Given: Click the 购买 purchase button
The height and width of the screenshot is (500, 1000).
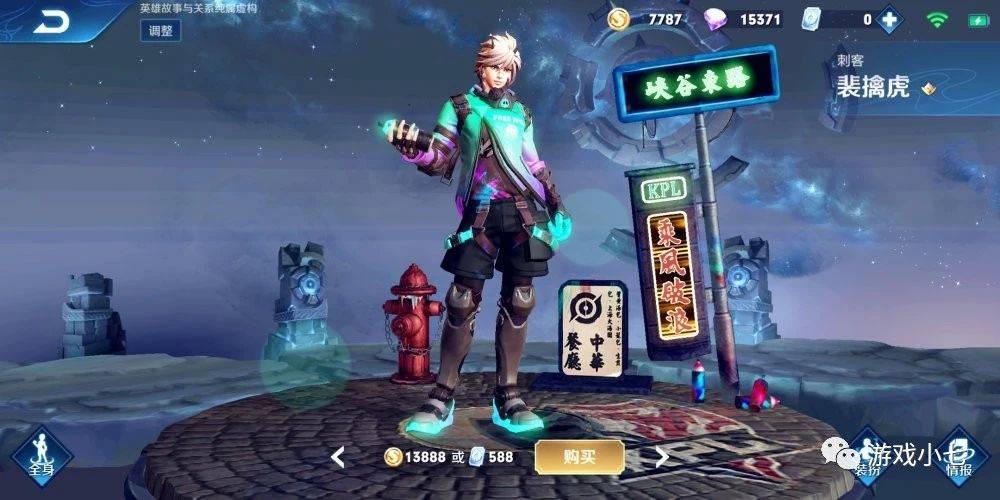Looking at the screenshot, I should [579, 457].
